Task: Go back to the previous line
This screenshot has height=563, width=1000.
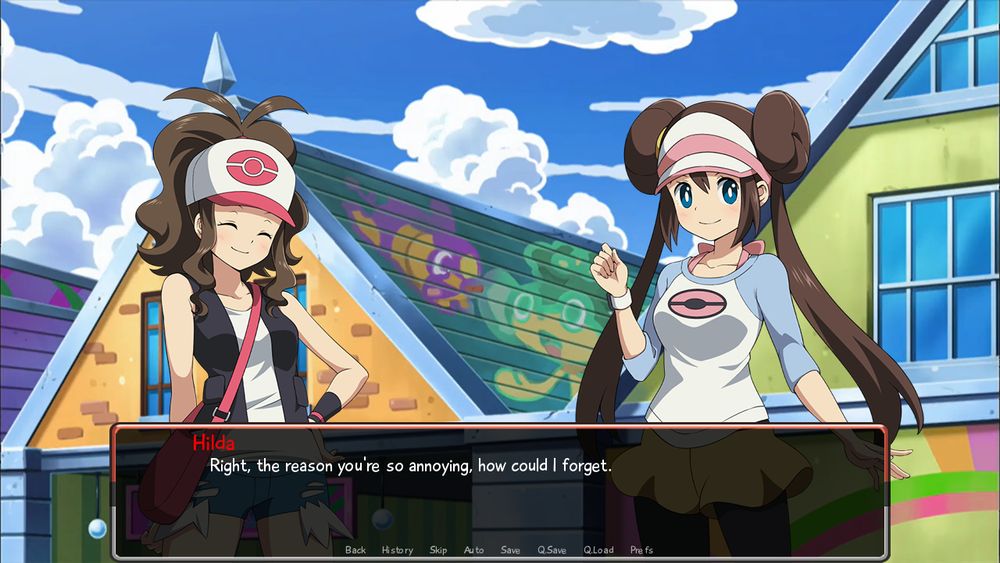Action: (x=355, y=550)
